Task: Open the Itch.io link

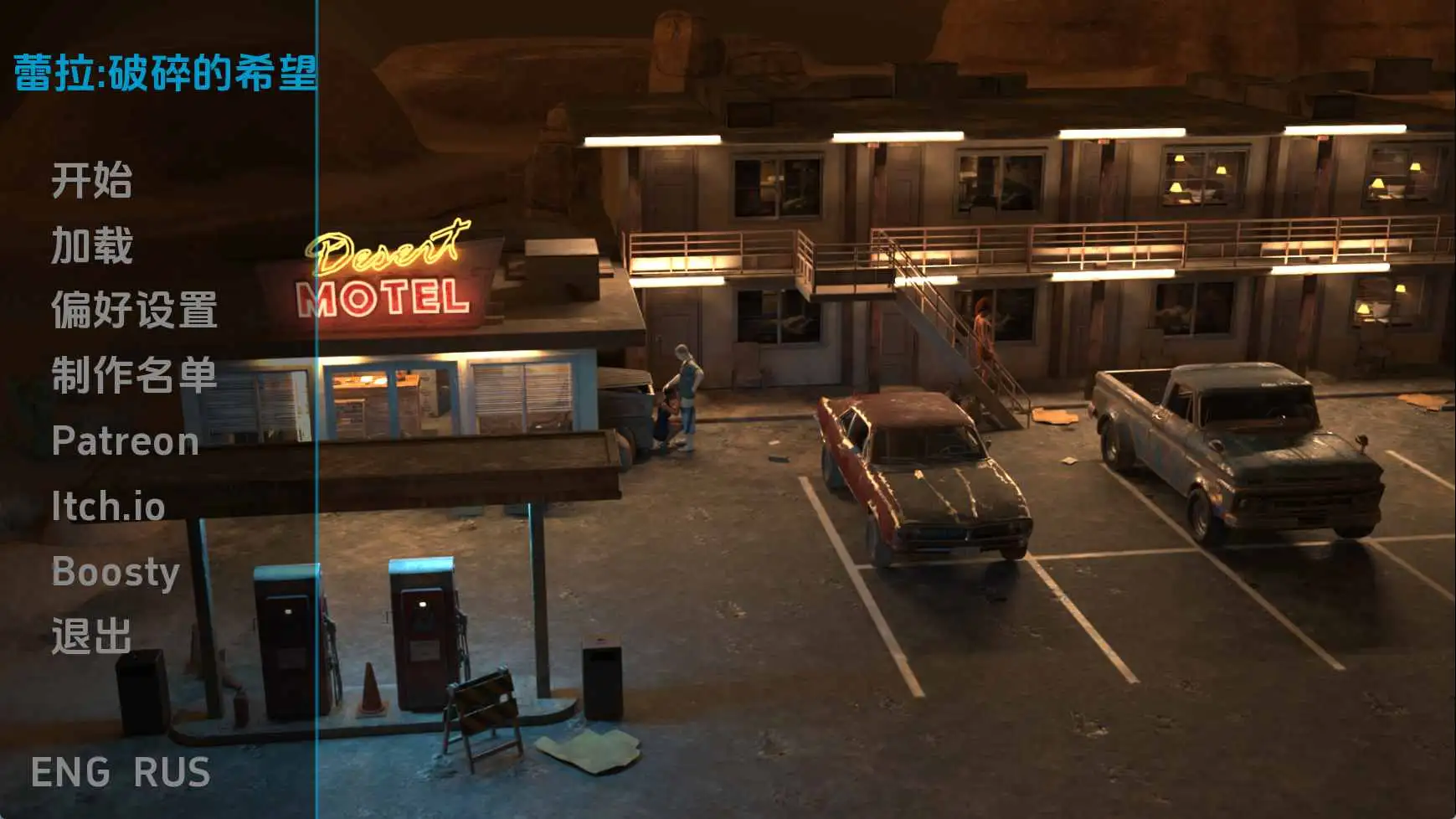Action: tap(108, 507)
